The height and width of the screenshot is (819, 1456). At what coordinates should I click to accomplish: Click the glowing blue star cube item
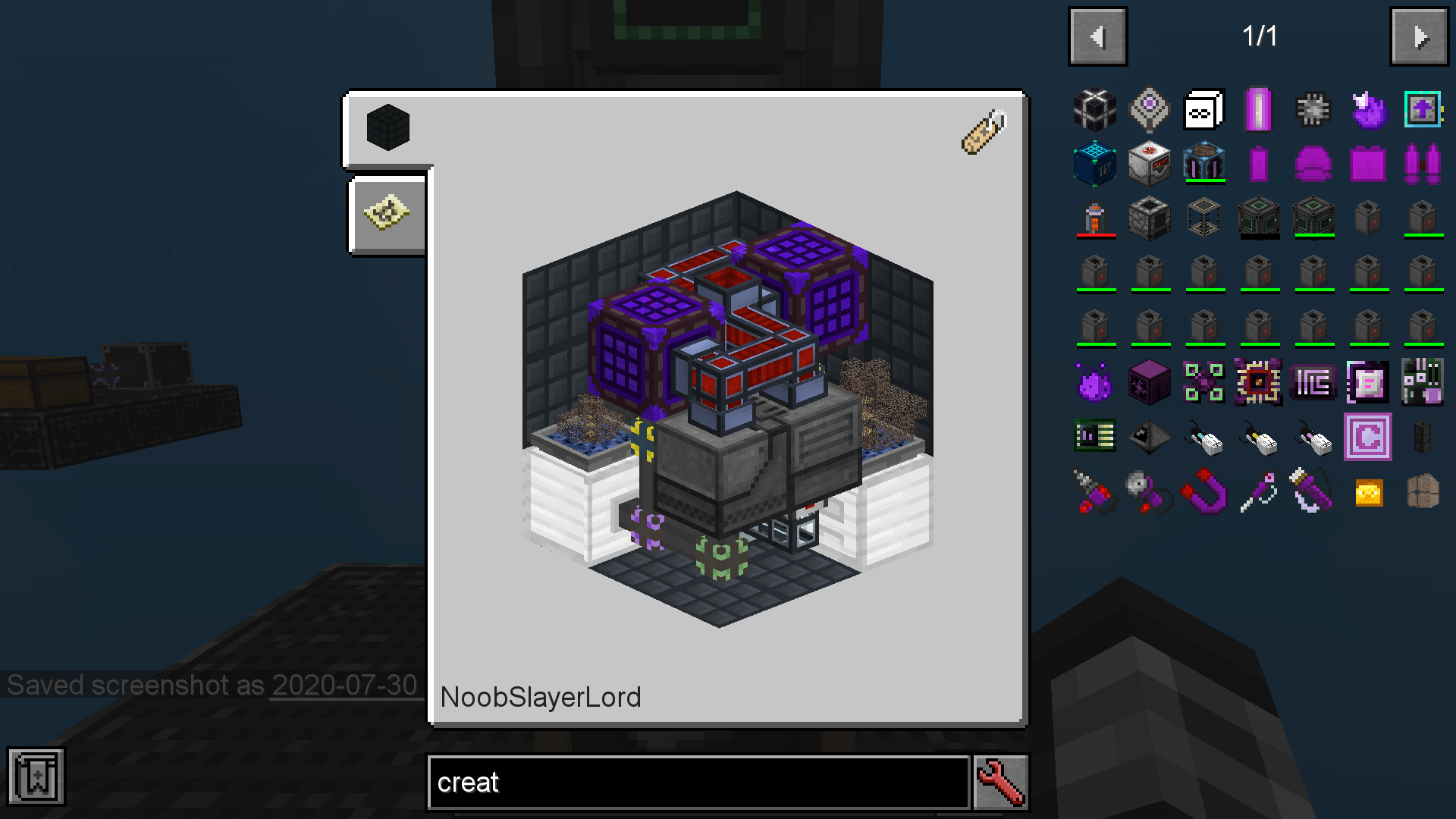point(1094,163)
